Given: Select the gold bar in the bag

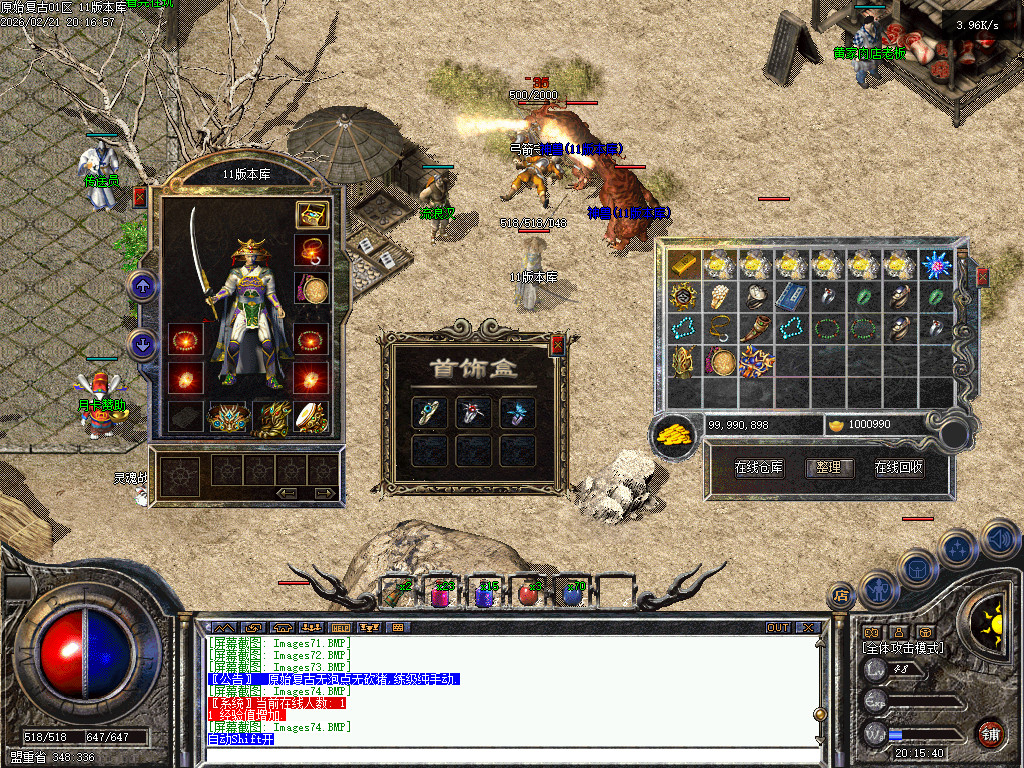Looking at the screenshot, I should (x=685, y=265).
